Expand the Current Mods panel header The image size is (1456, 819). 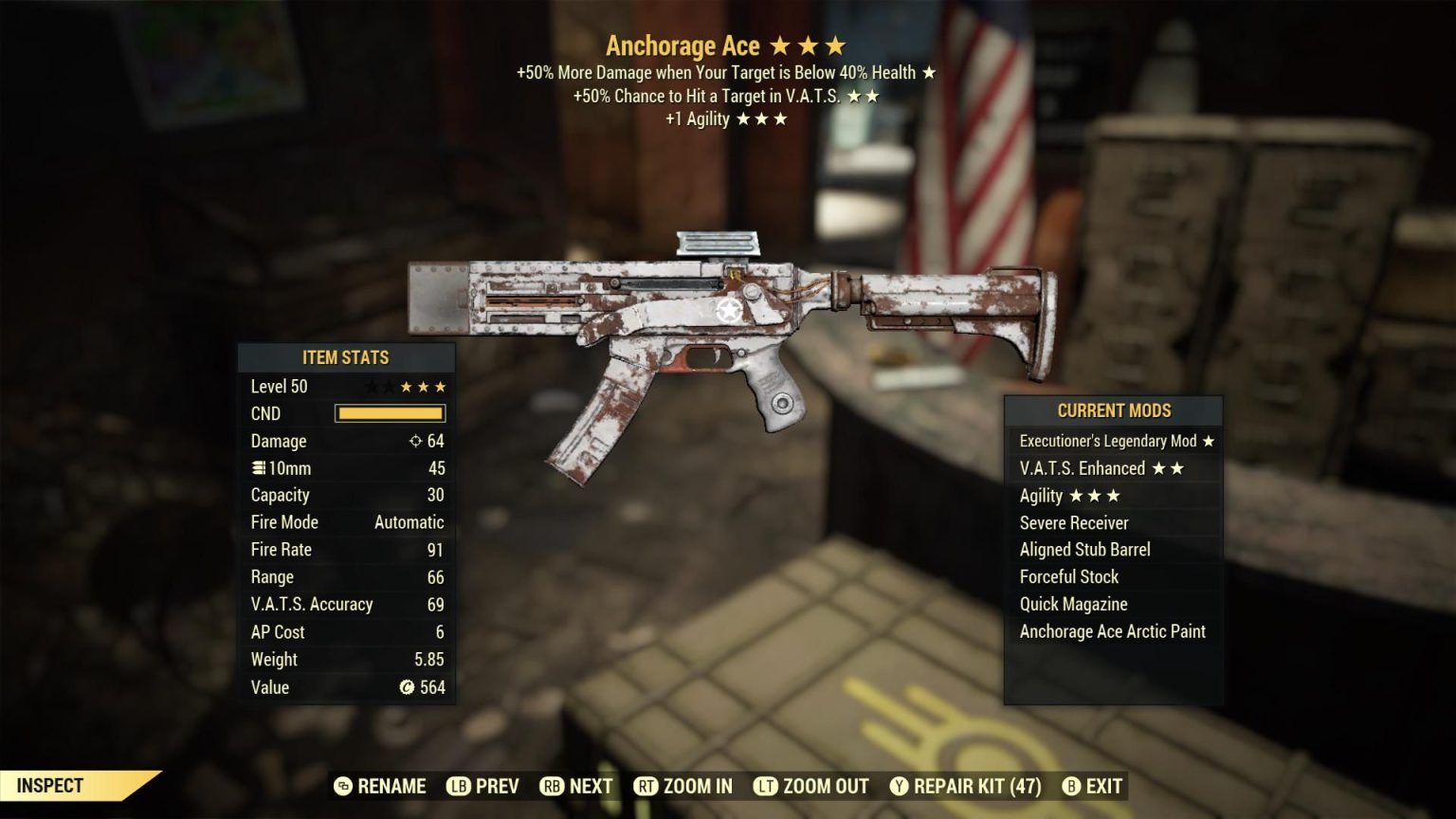point(1114,410)
